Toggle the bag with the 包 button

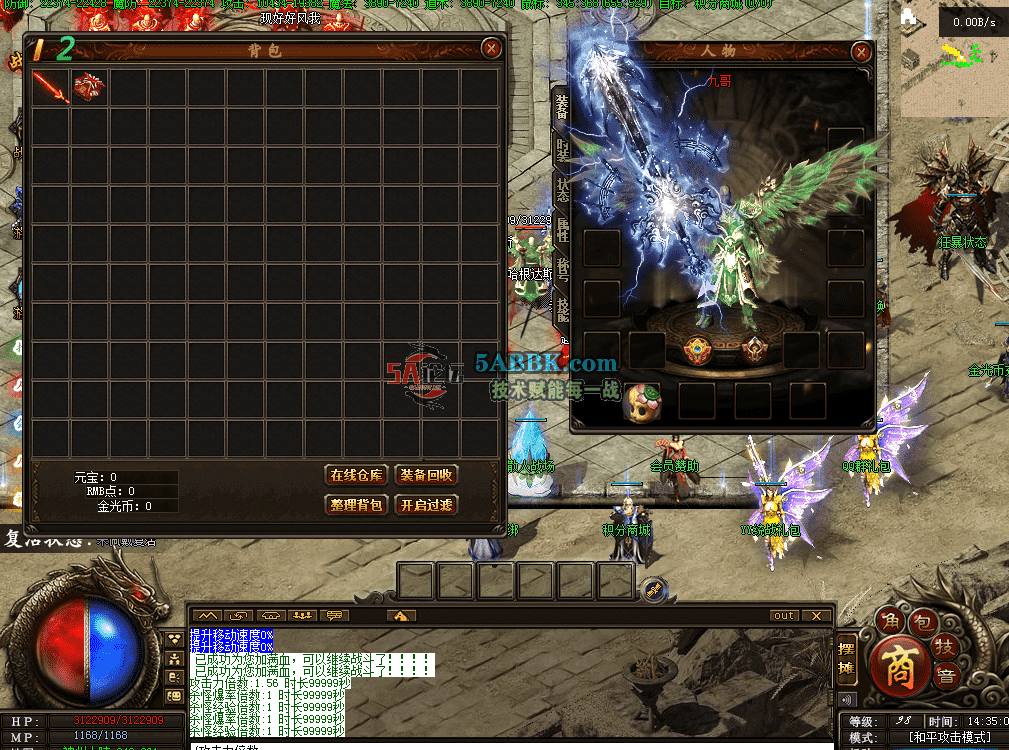[923, 623]
